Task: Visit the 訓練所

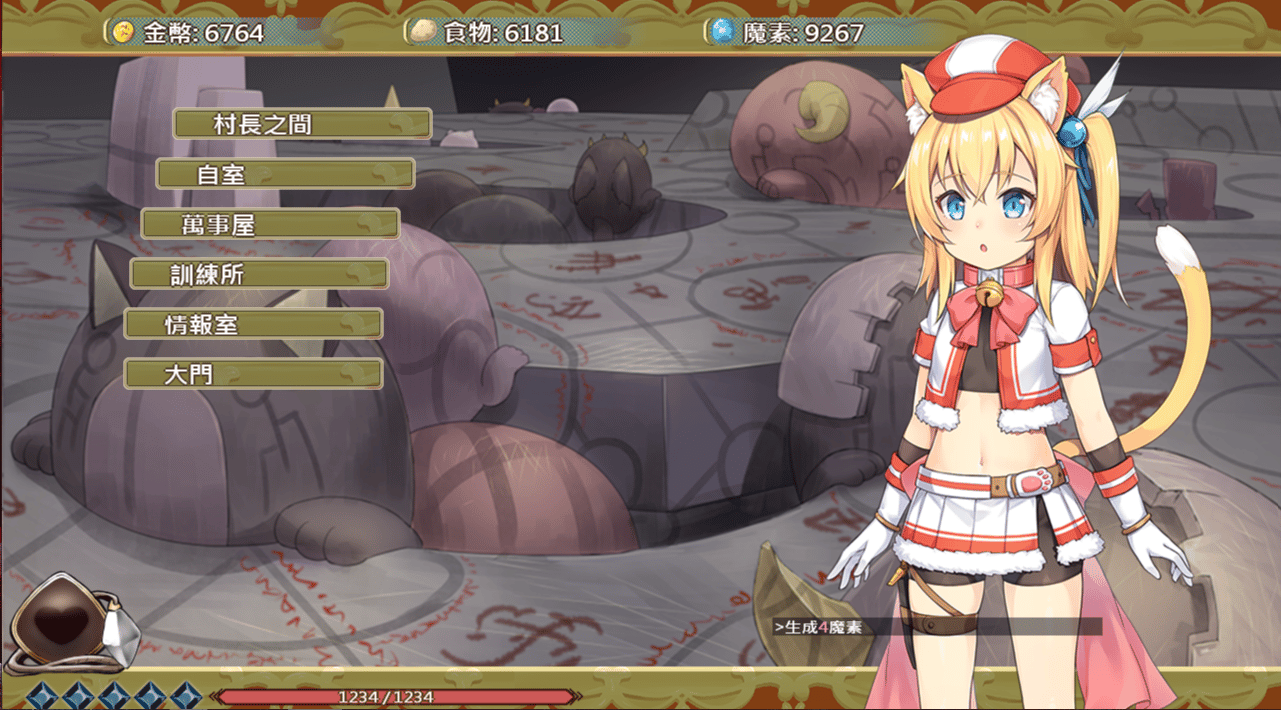Action: pyautogui.click(x=259, y=274)
